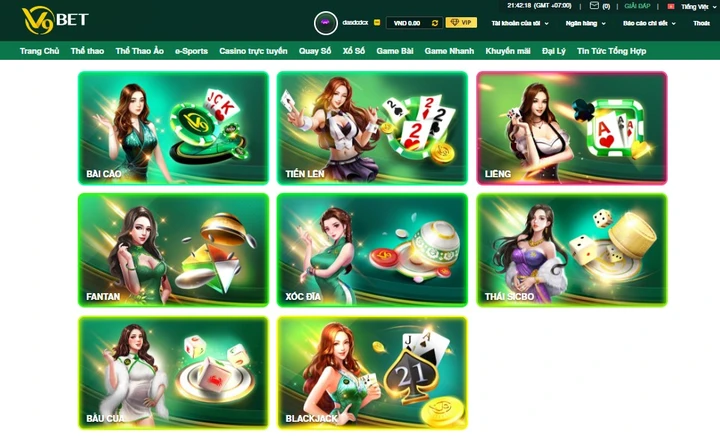720x436 pixels.
Task: Click the gold VIP badge button
Action: click(x=461, y=22)
